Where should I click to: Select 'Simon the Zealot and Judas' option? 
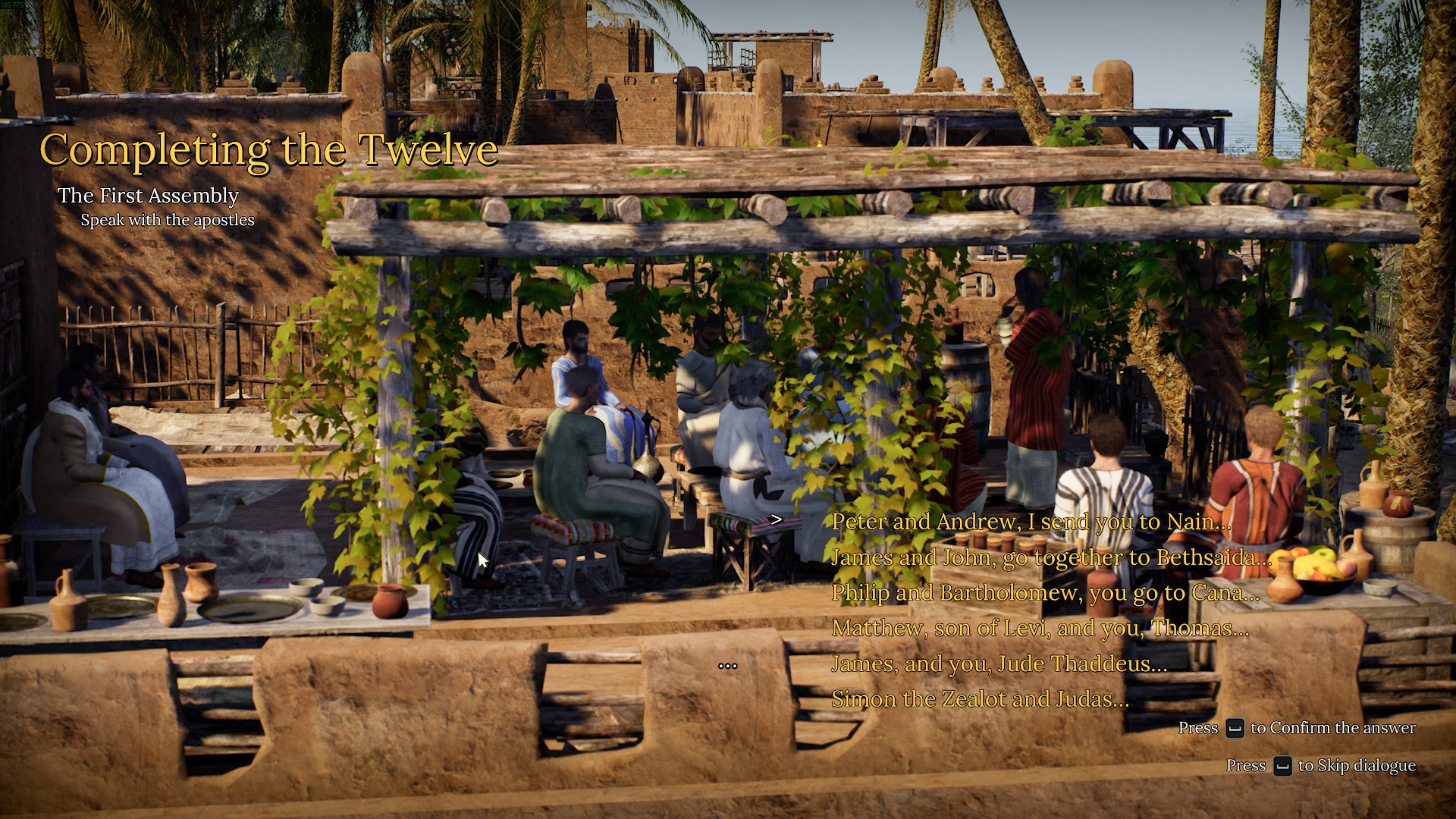click(x=980, y=698)
